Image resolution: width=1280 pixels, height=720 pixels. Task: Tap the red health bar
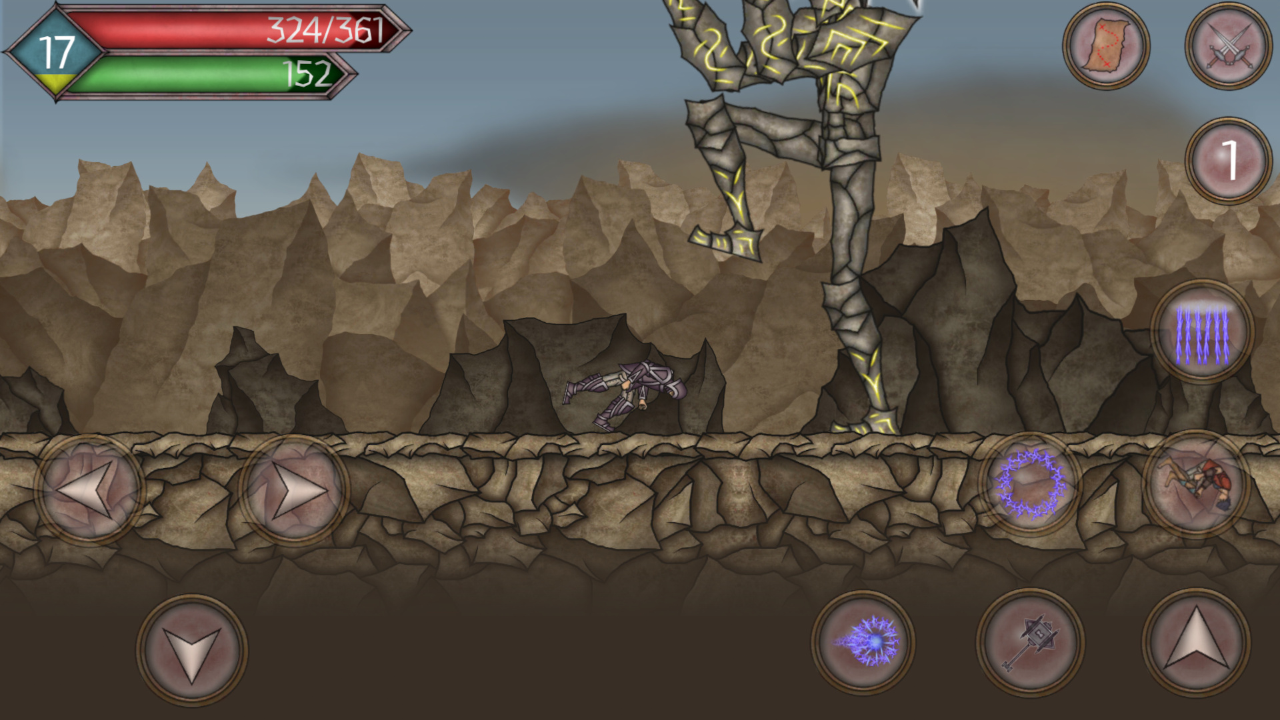(180, 33)
